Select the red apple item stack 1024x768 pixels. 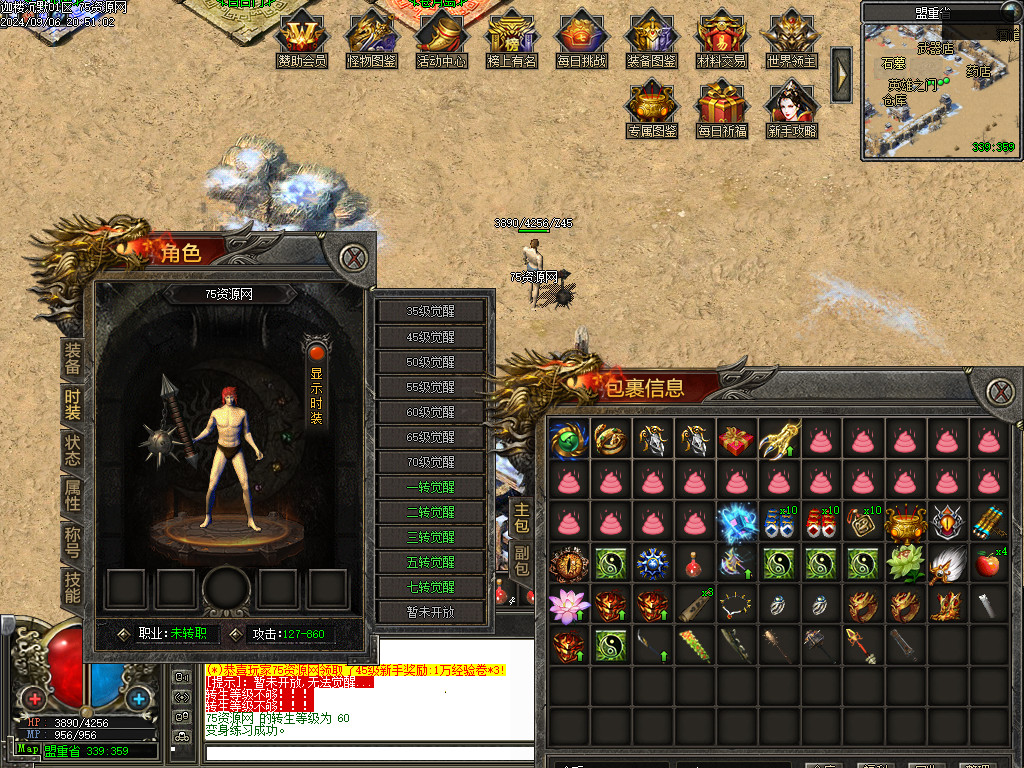pyautogui.click(x=987, y=564)
